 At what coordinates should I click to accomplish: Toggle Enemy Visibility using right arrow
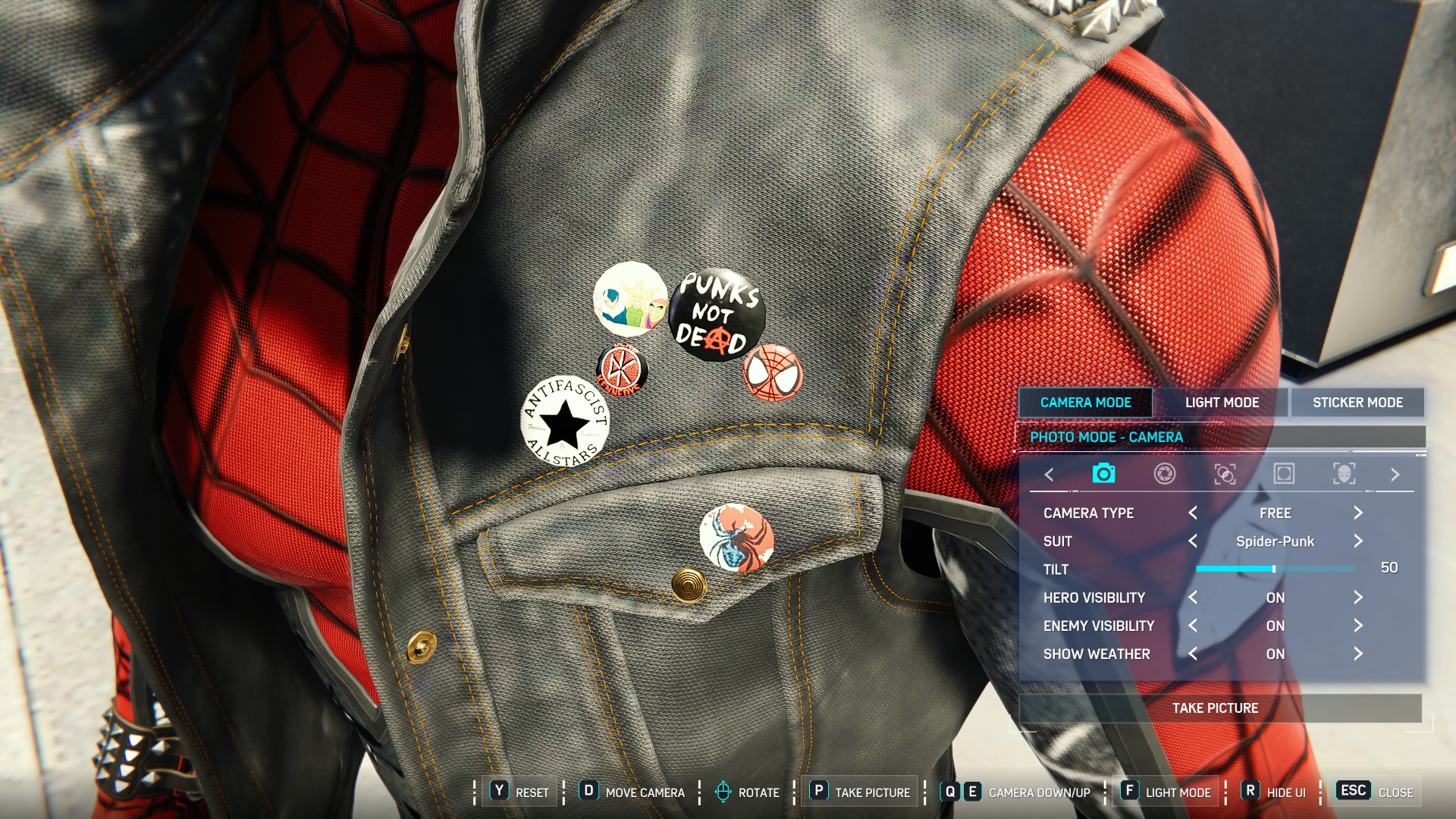(1358, 626)
